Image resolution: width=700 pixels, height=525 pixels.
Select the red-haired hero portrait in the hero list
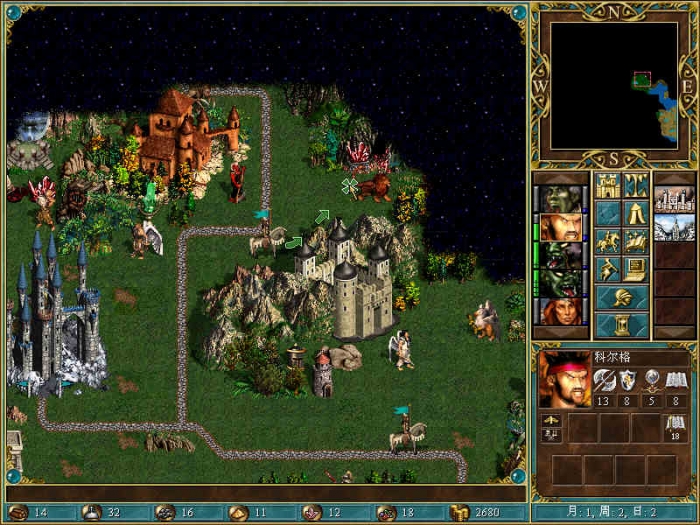(562, 311)
